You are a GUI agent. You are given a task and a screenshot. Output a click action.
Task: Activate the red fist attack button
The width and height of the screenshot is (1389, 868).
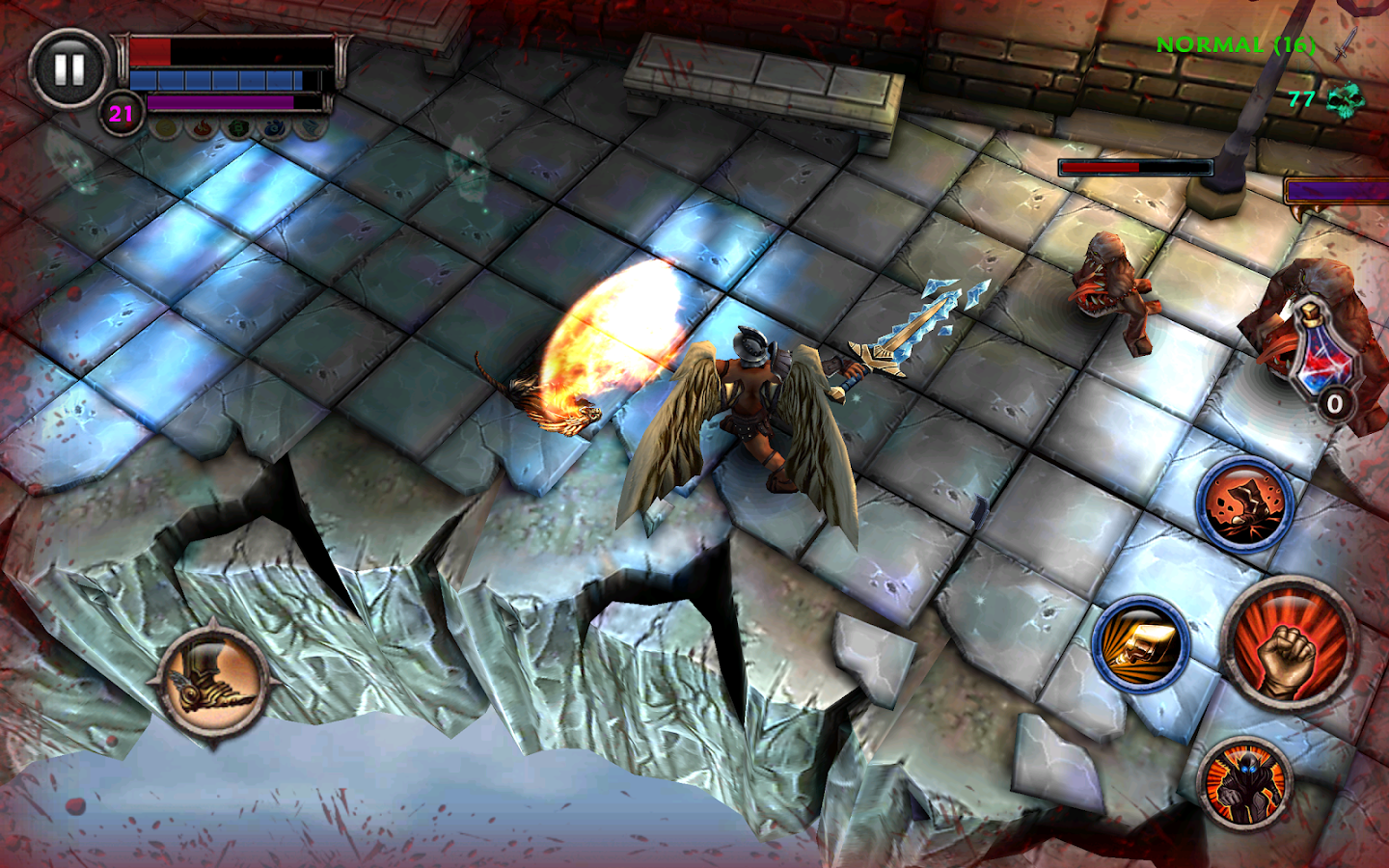pyautogui.click(x=1289, y=643)
